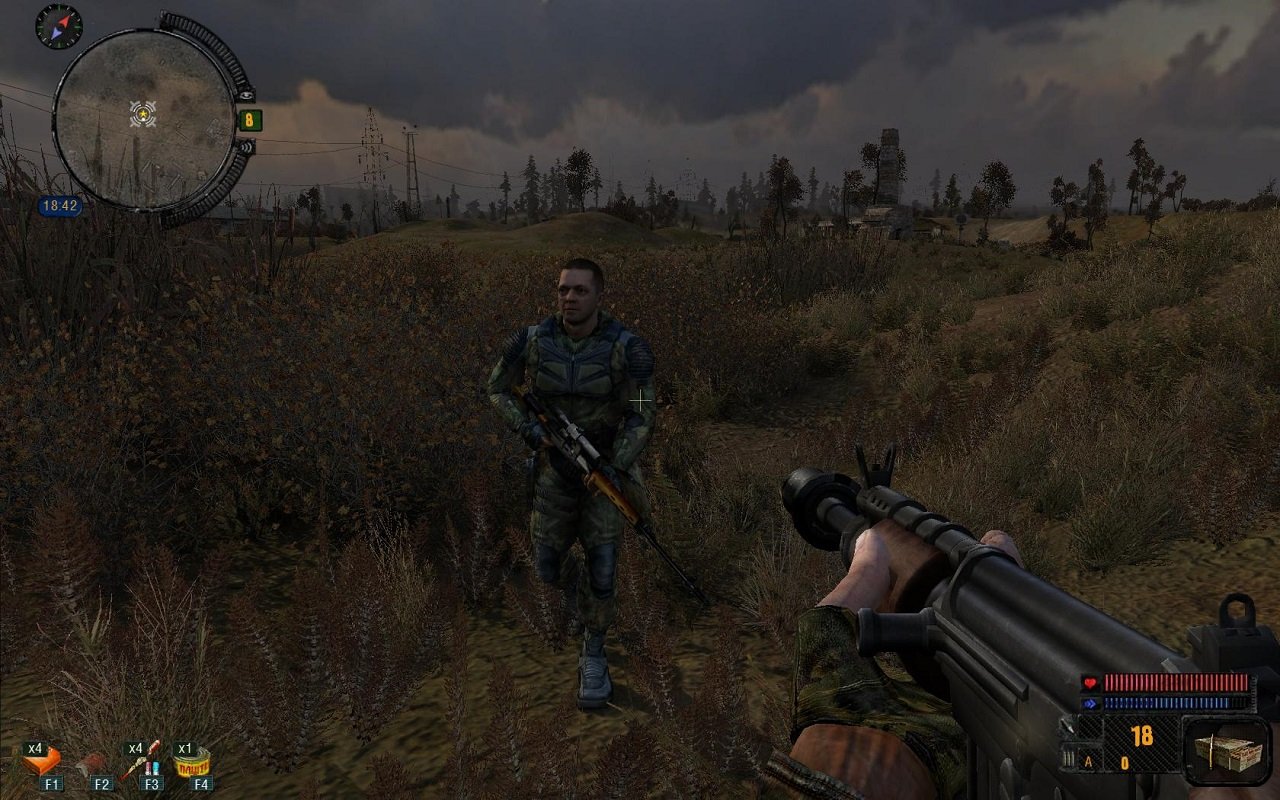Click the circular minimap
This screenshot has height=800, width=1280.
[143, 118]
